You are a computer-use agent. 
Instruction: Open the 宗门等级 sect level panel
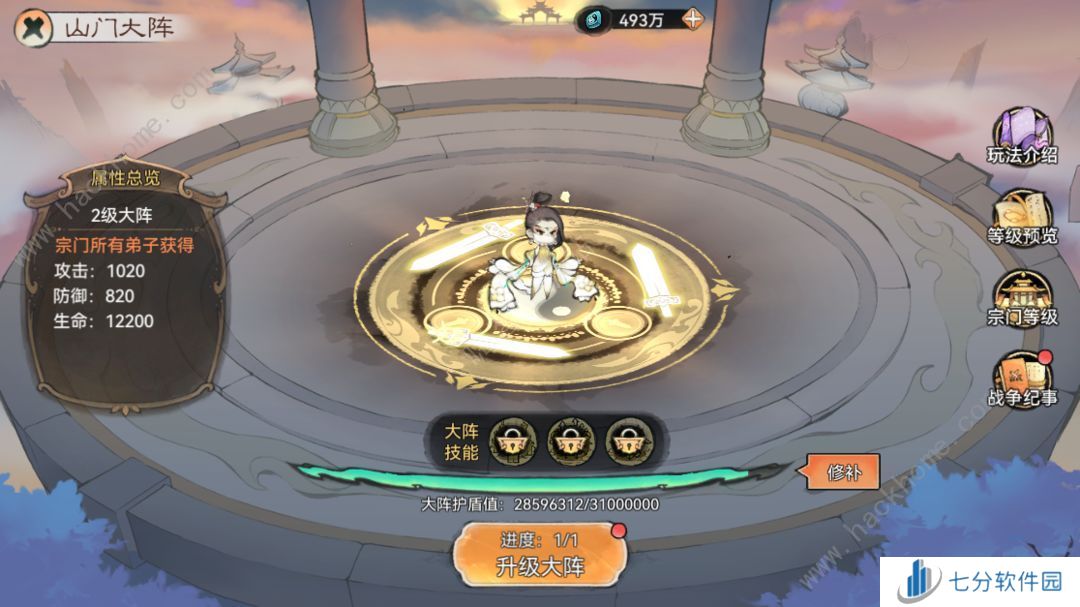tap(1022, 297)
